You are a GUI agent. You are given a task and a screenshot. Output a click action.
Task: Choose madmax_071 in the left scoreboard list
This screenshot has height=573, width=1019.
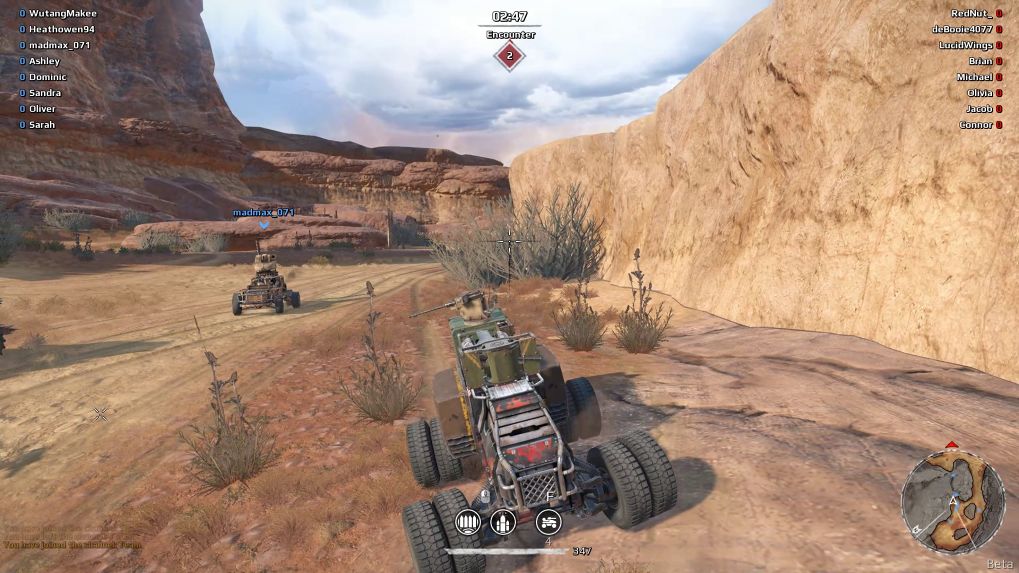coord(59,45)
